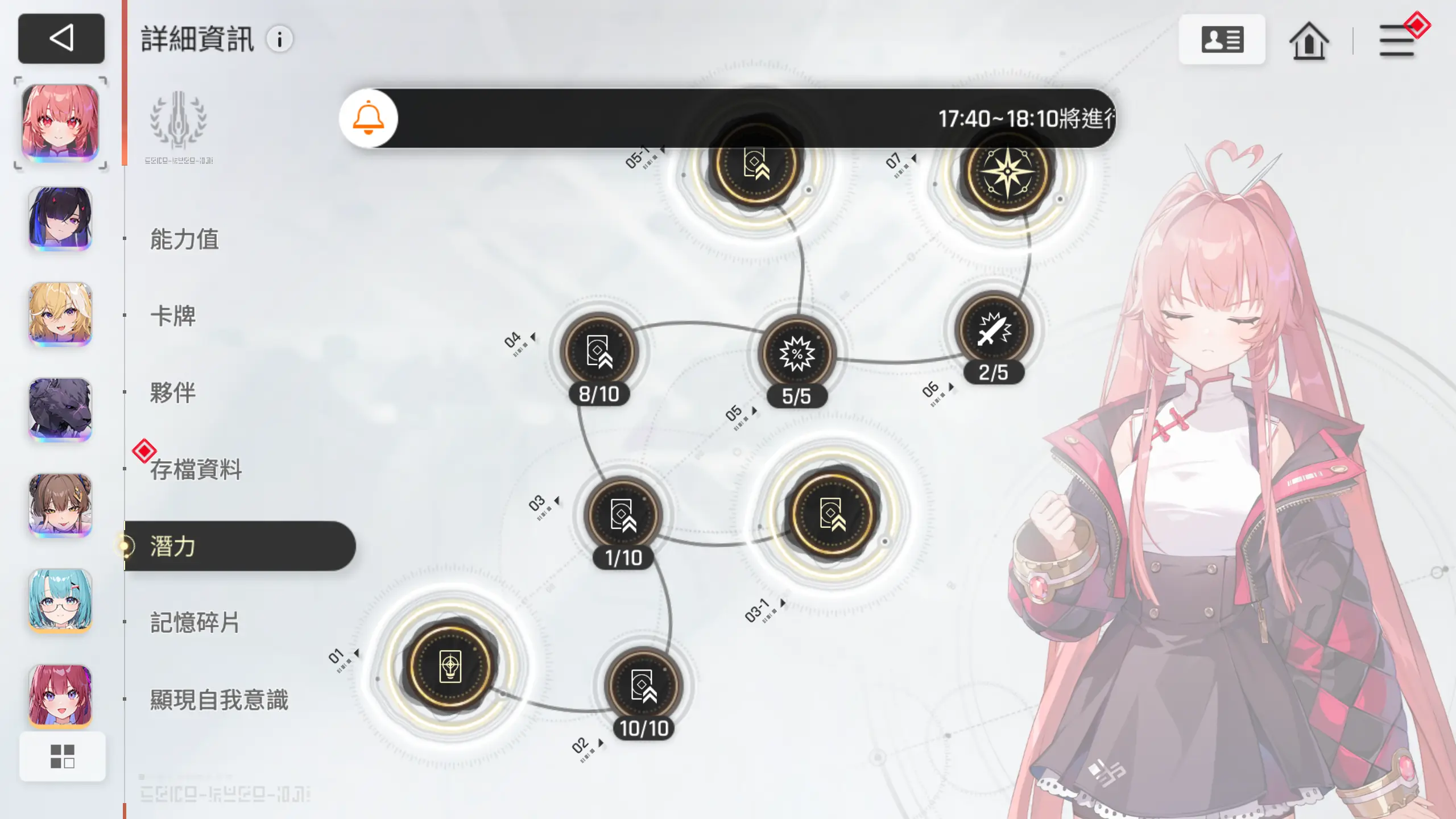Choose the teal-haired glasses character portrait

point(60,600)
